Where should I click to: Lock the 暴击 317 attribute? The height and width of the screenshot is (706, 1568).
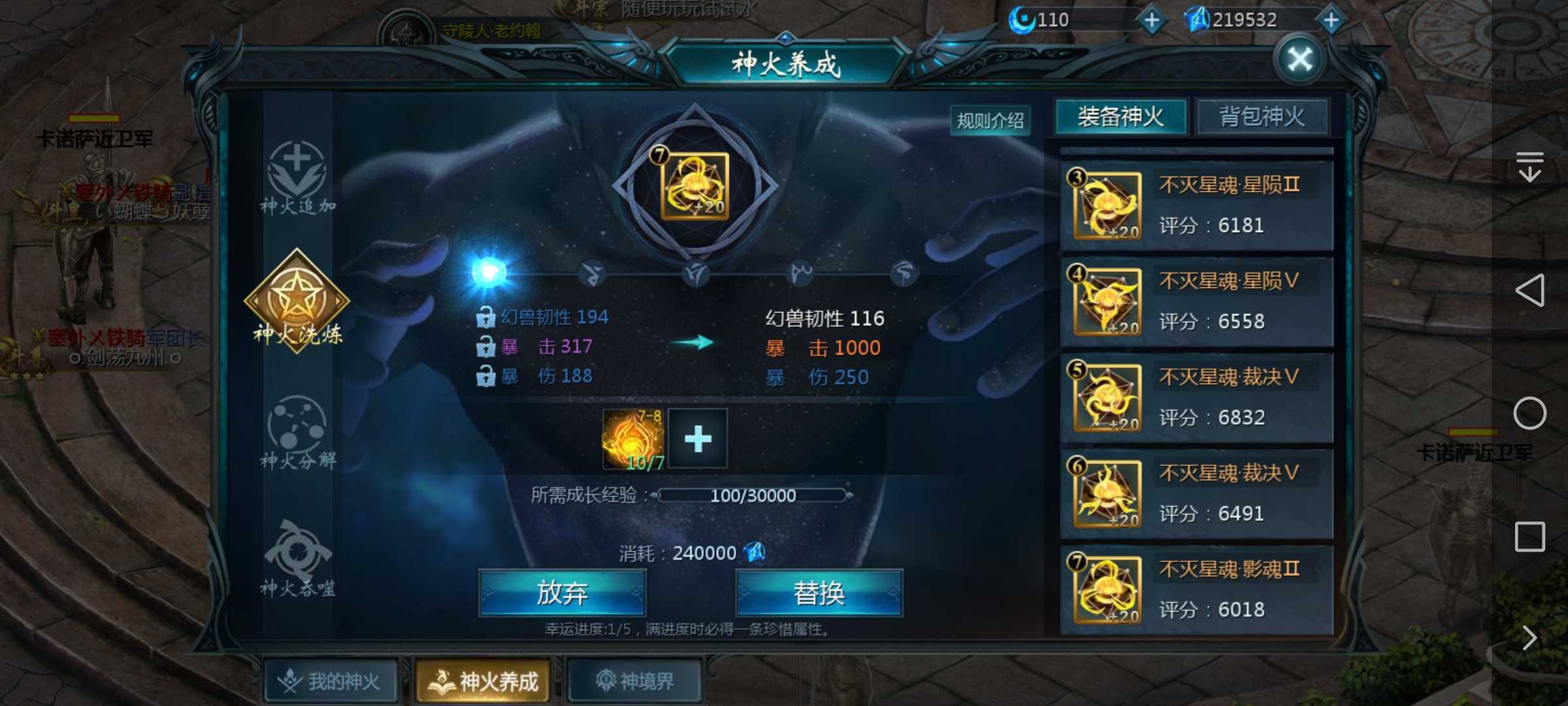(x=486, y=346)
